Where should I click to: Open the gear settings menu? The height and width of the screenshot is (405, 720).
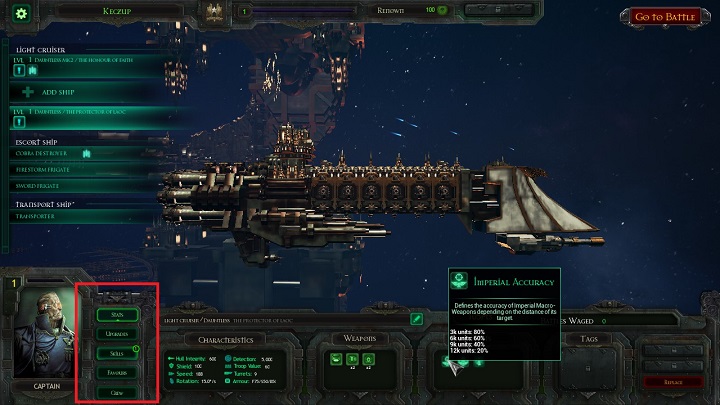coord(21,13)
